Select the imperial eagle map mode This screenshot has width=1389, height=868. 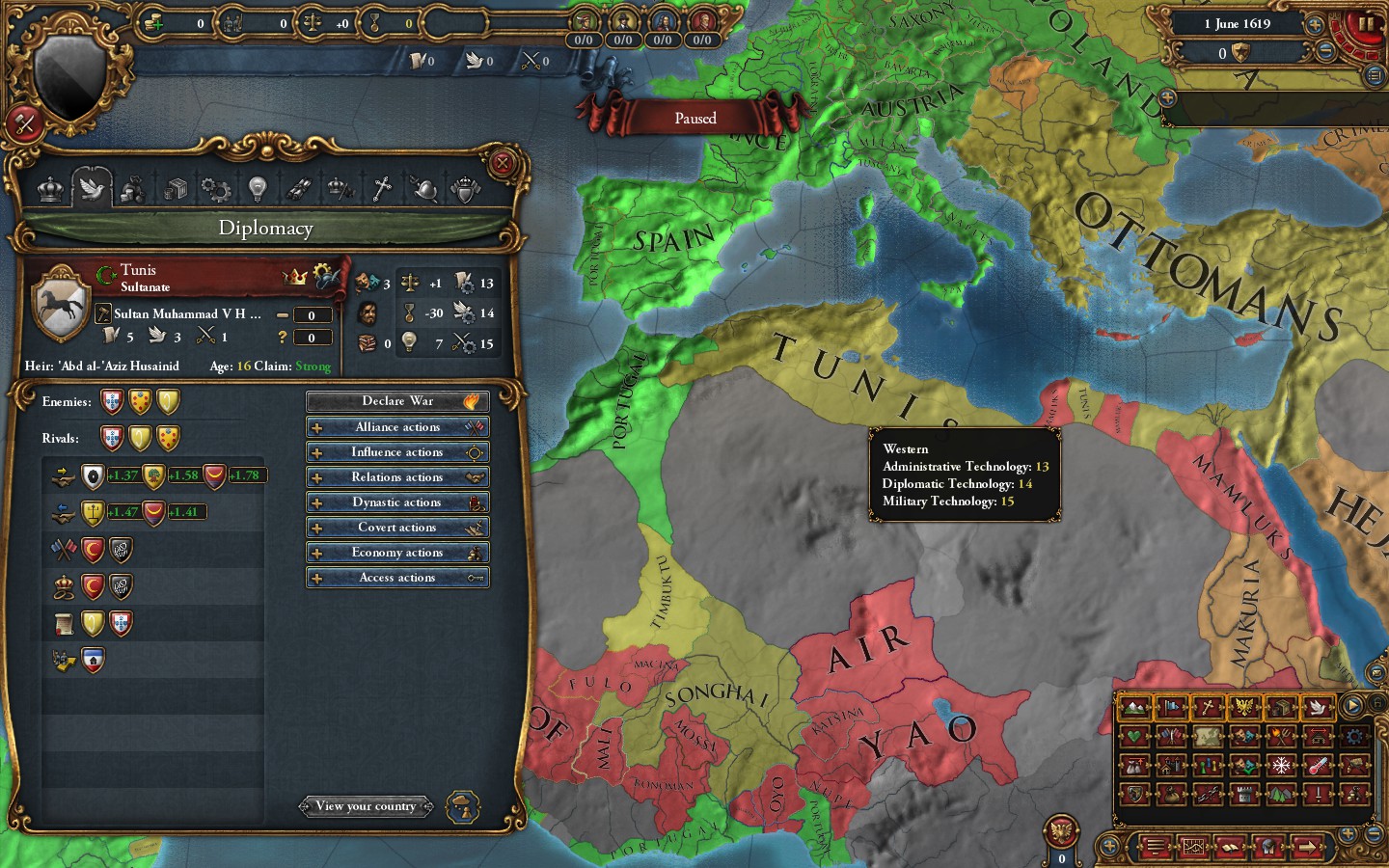point(1244,706)
